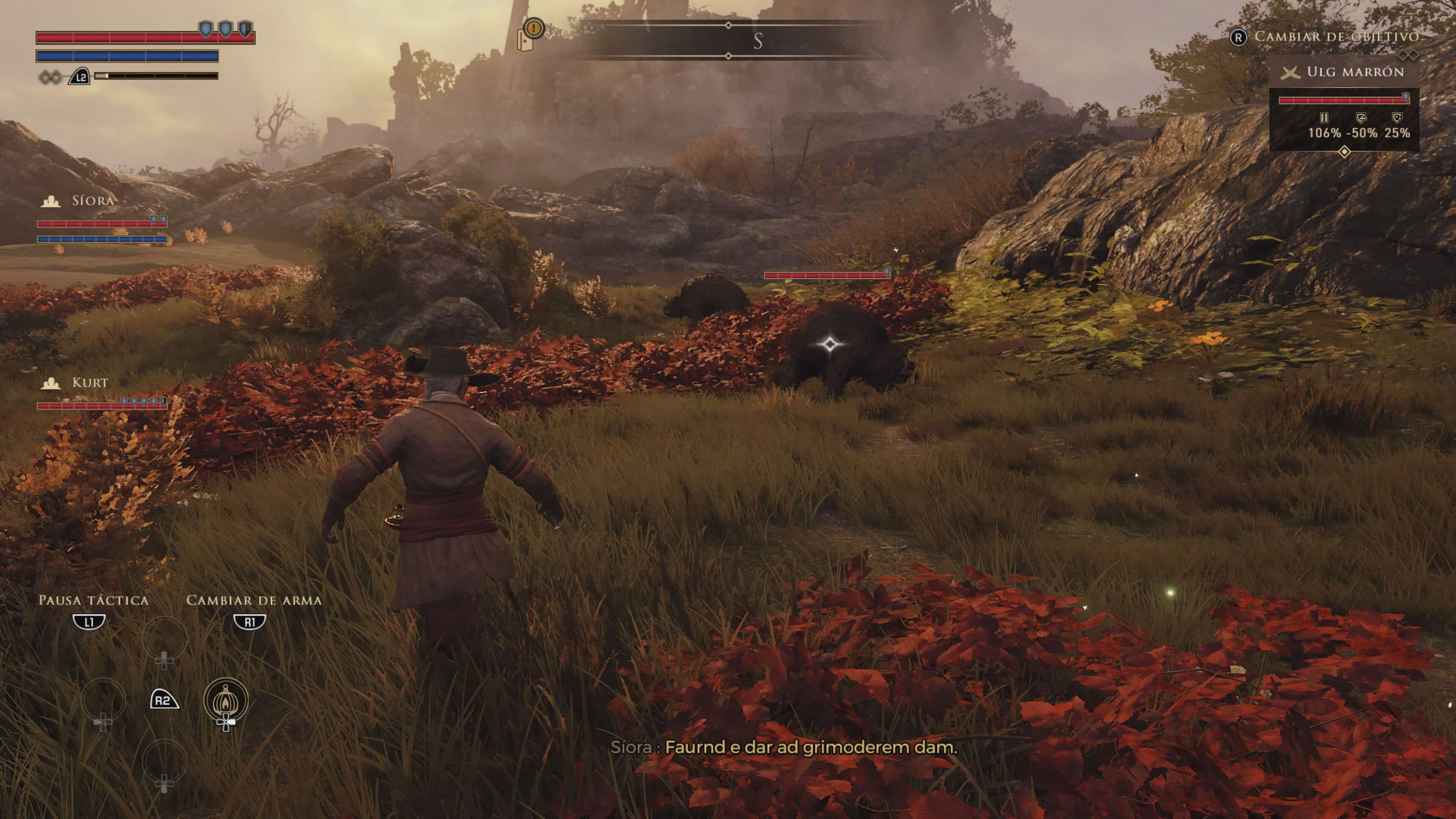This screenshot has height=819, width=1456.
Task: Activate Pausa táctica
Action: coord(89,622)
